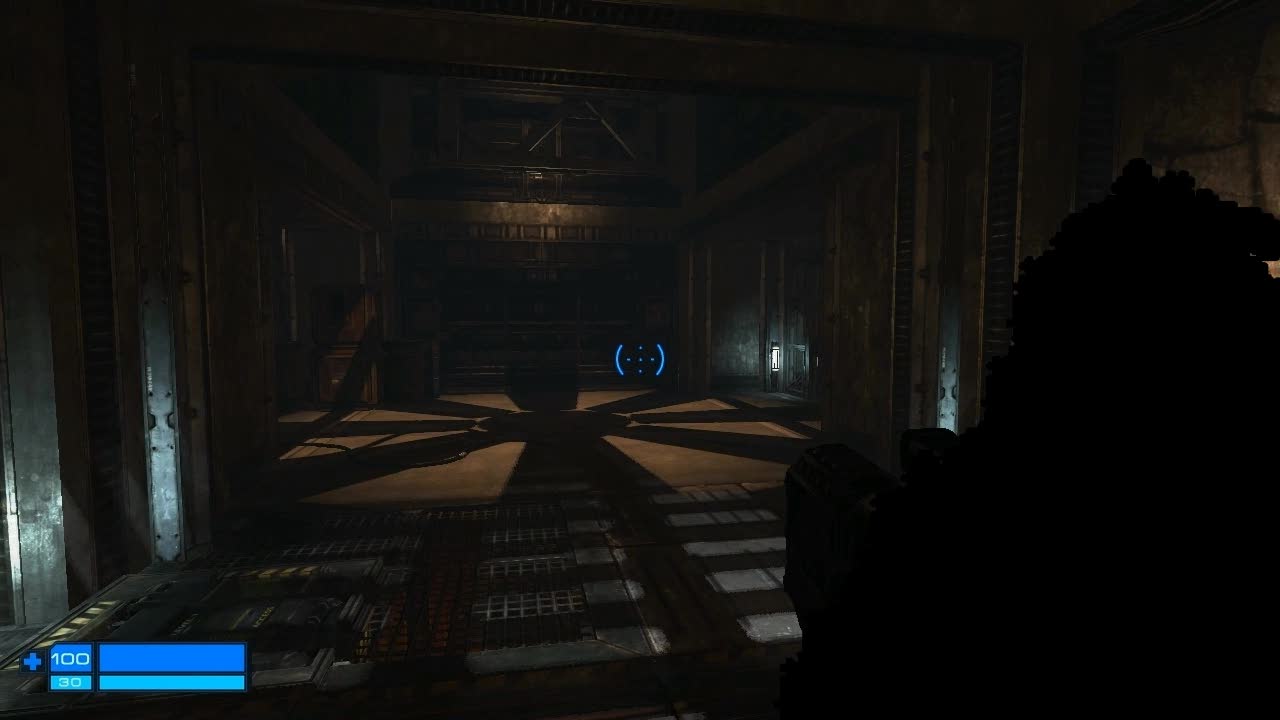
Task: Click the left bracket of the crosshair
Action: (618, 358)
